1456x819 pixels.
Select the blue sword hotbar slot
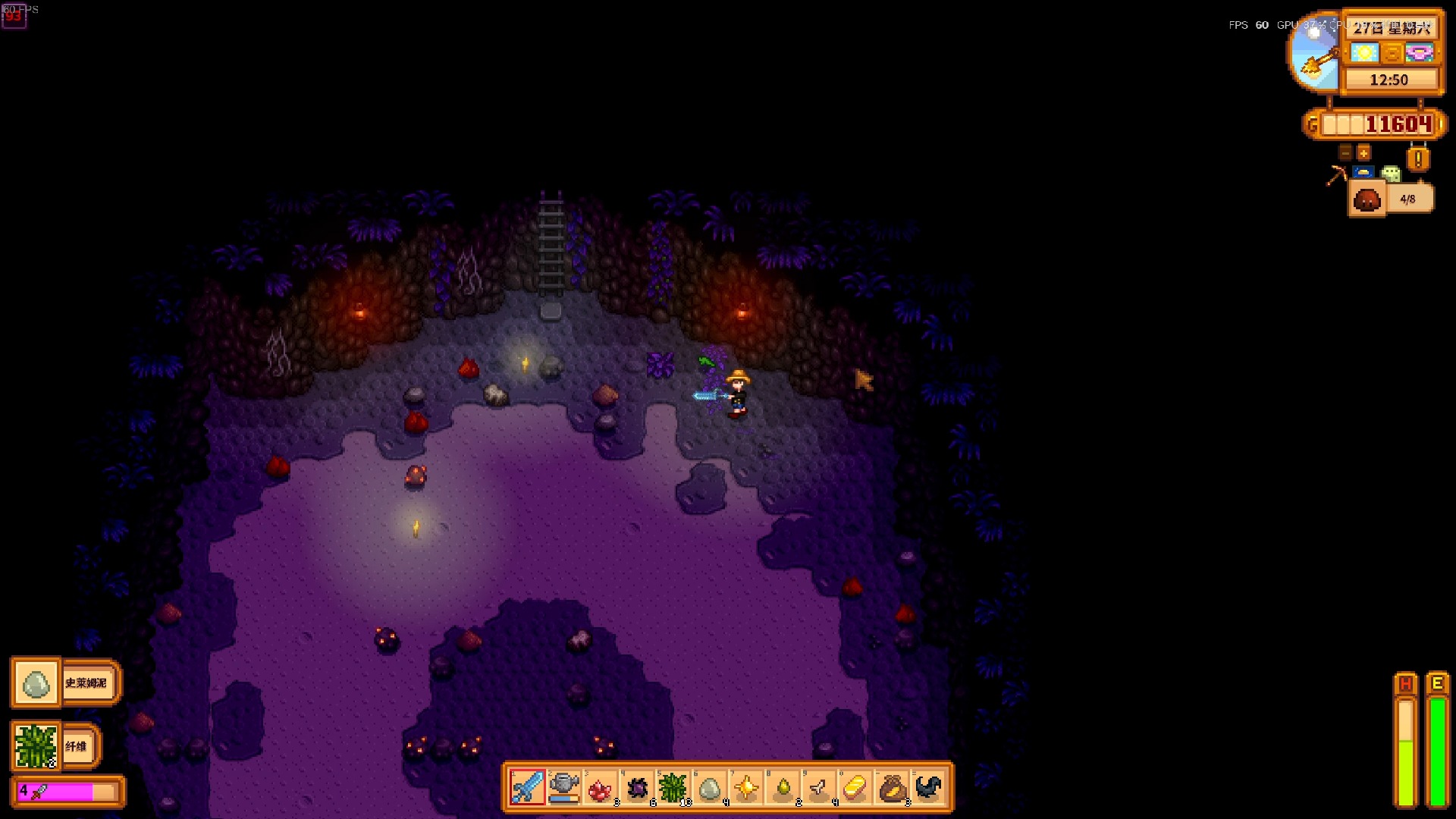tap(528, 787)
